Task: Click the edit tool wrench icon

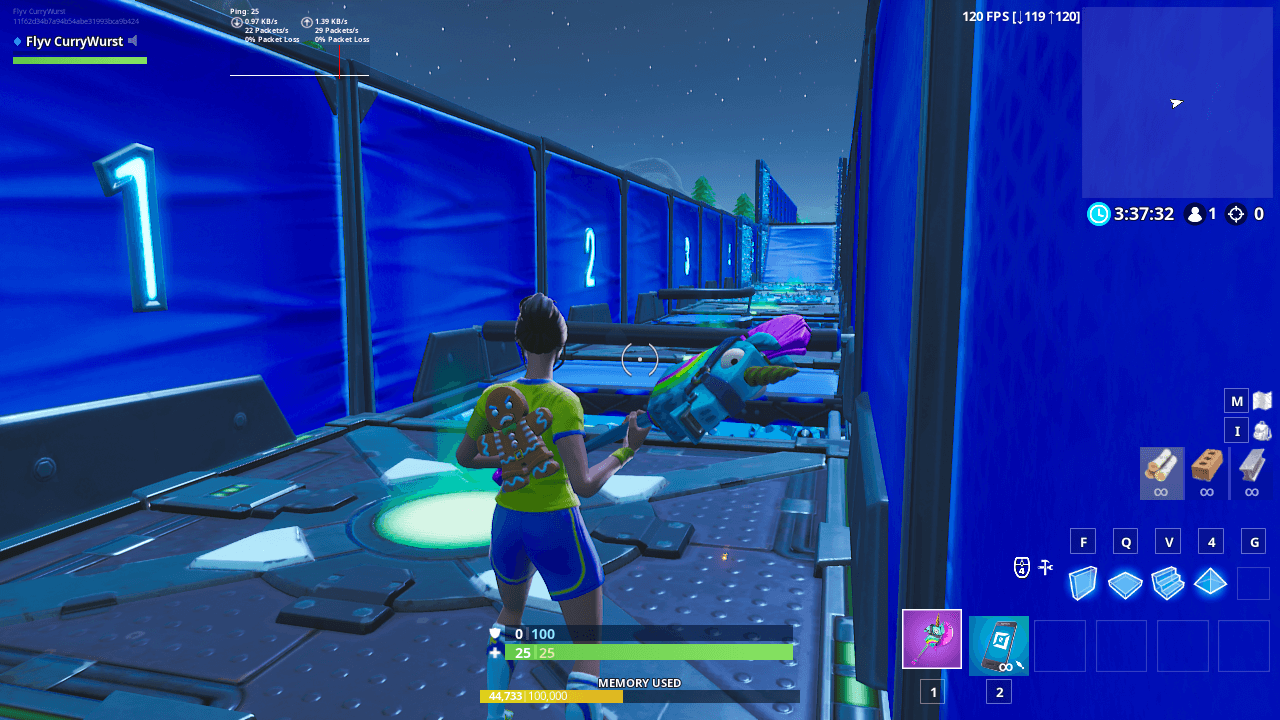Action: tap(1045, 567)
